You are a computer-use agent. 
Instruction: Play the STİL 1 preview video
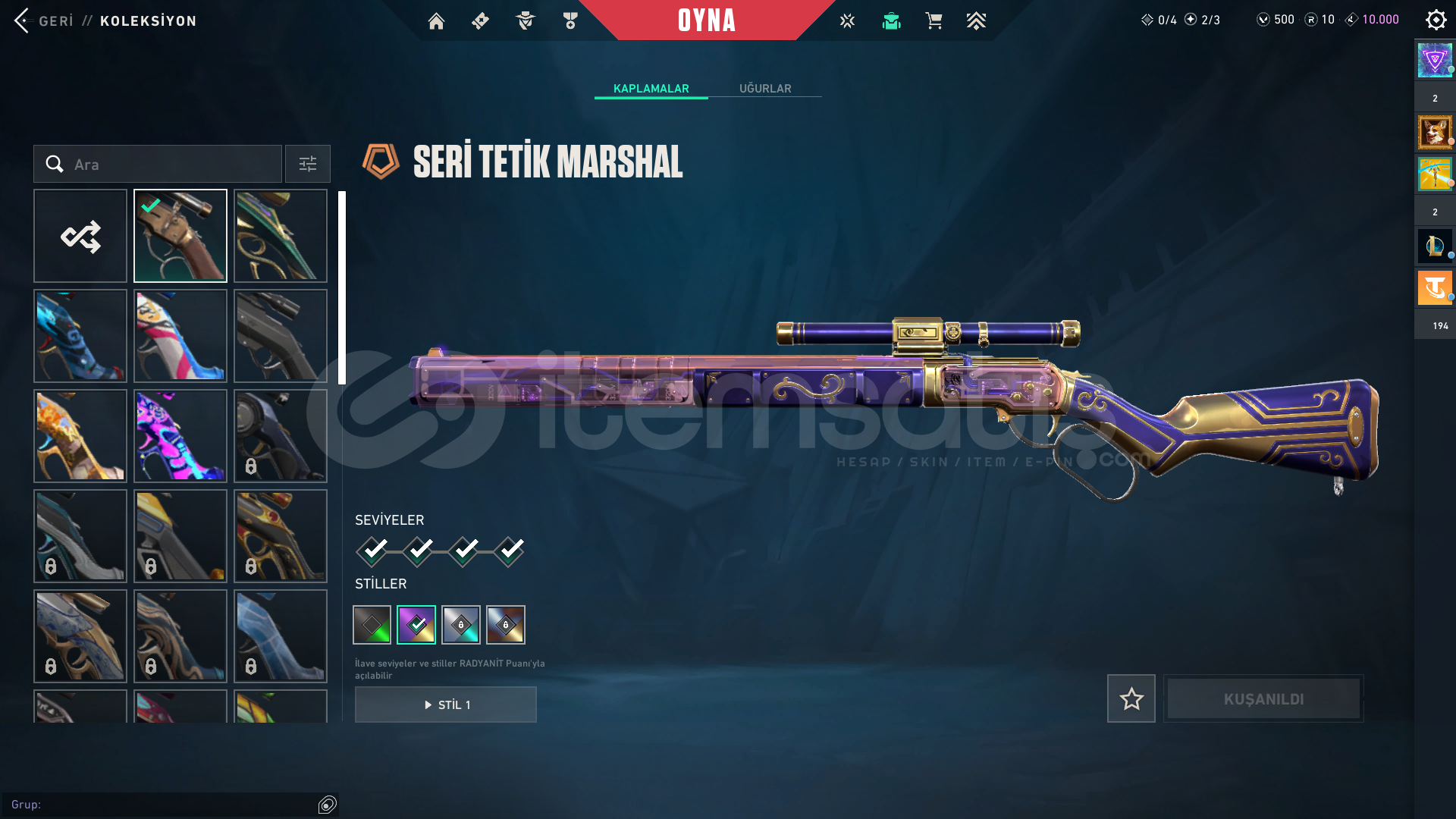click(446, 704)
